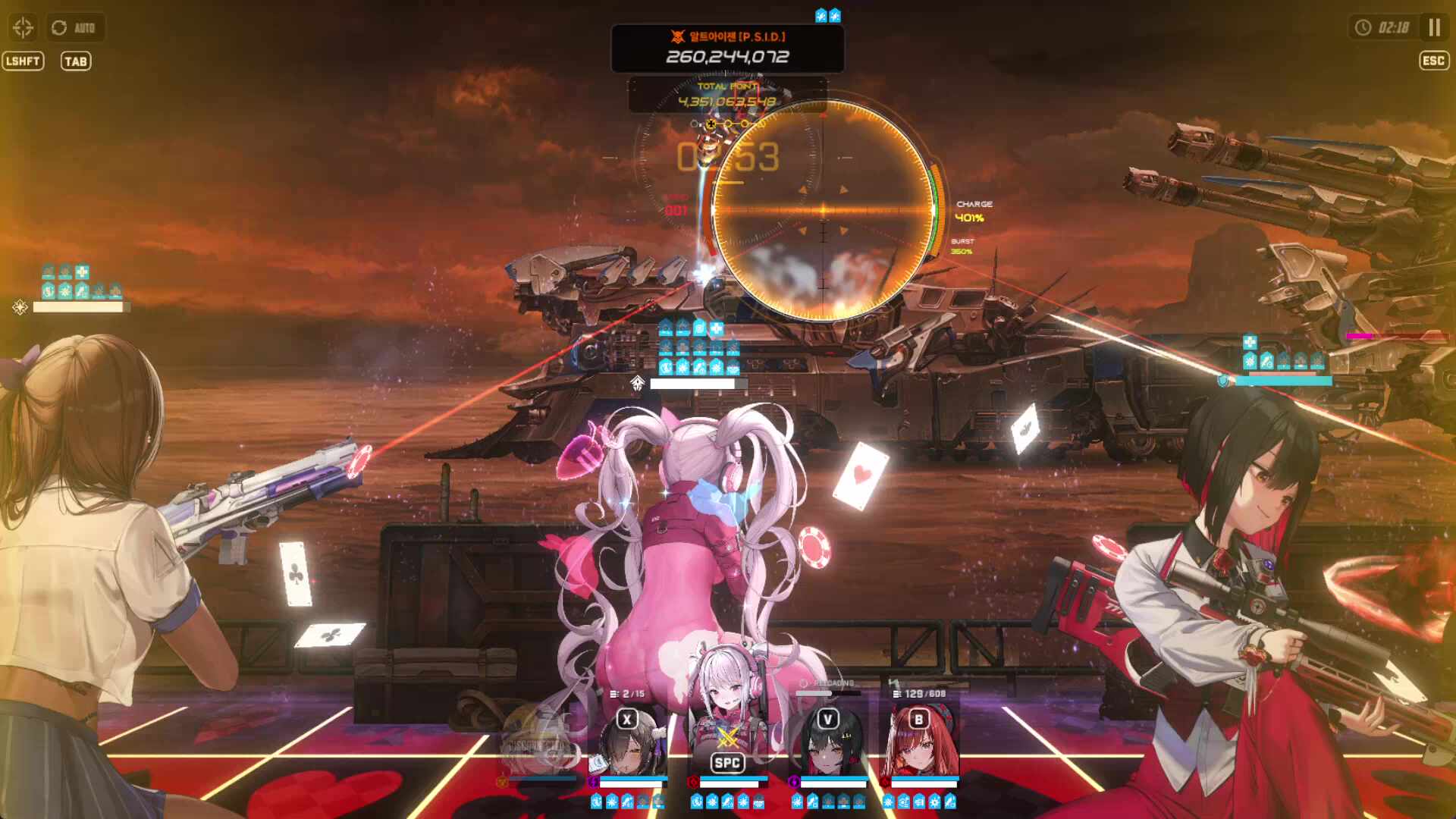
Task: Pause the battle
Action: click(1433, 28)
